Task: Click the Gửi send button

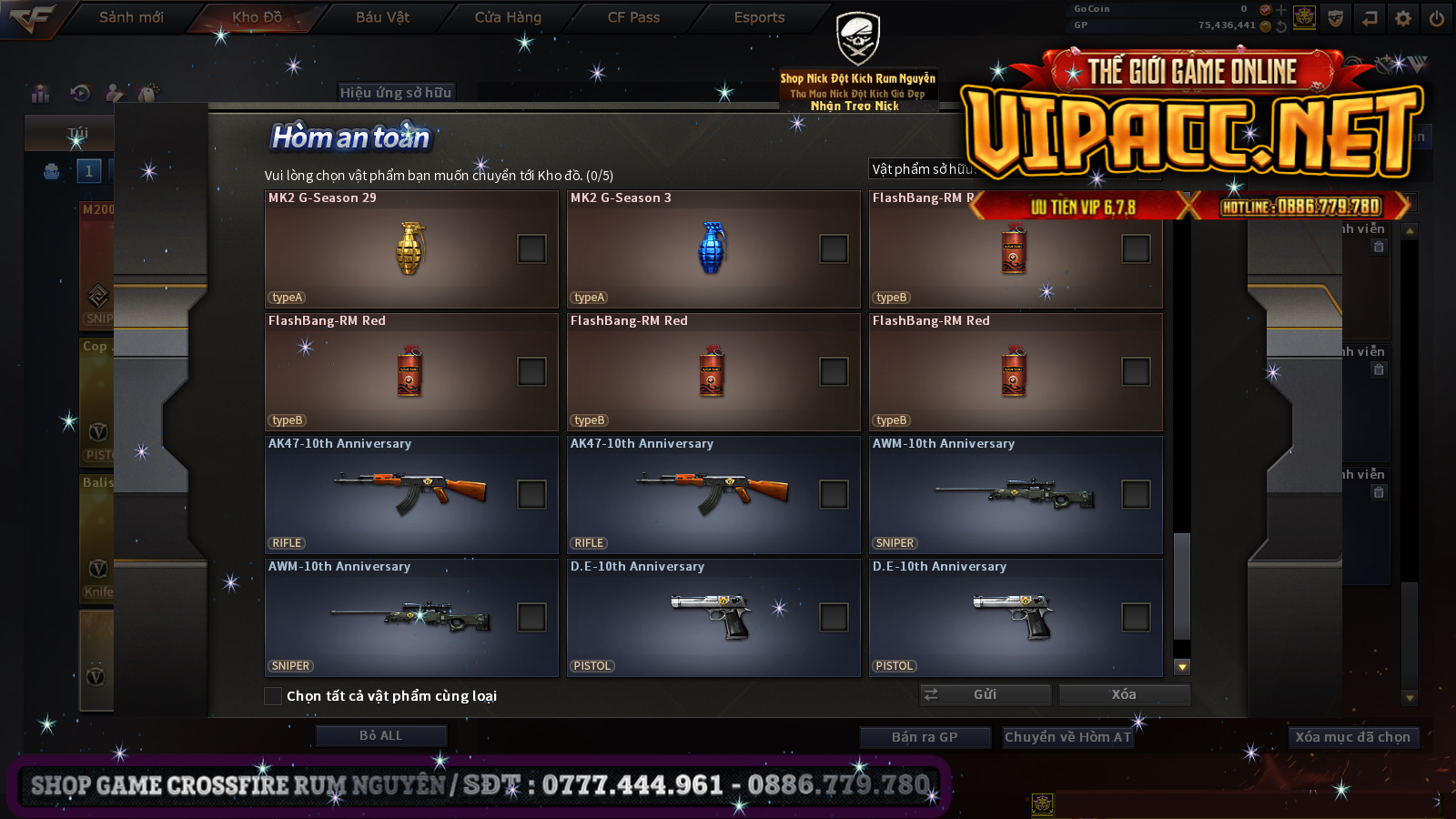Action: click(x=985, y=694)
